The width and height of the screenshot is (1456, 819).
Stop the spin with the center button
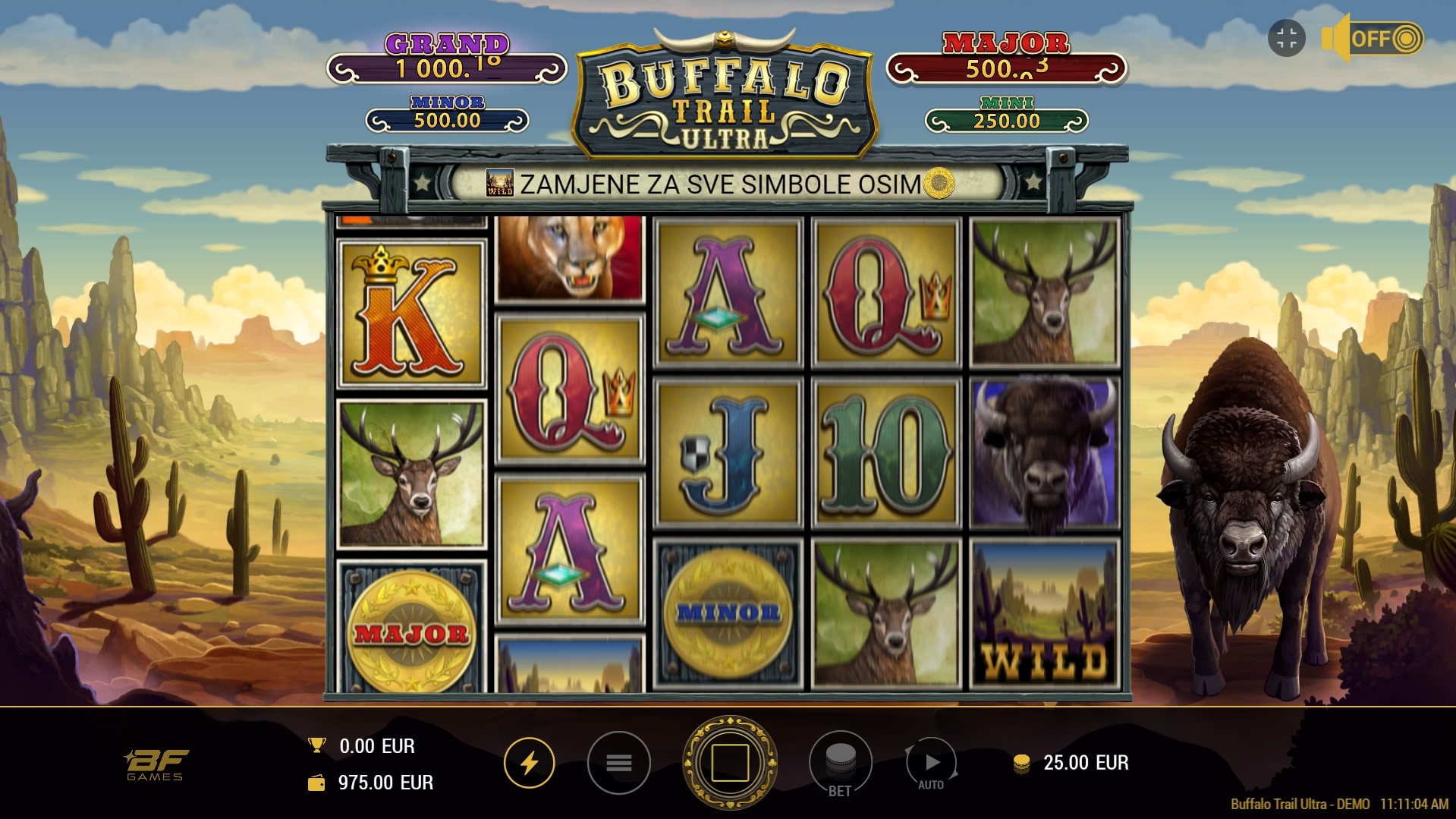pyautogui.click(x=729, y=762)
